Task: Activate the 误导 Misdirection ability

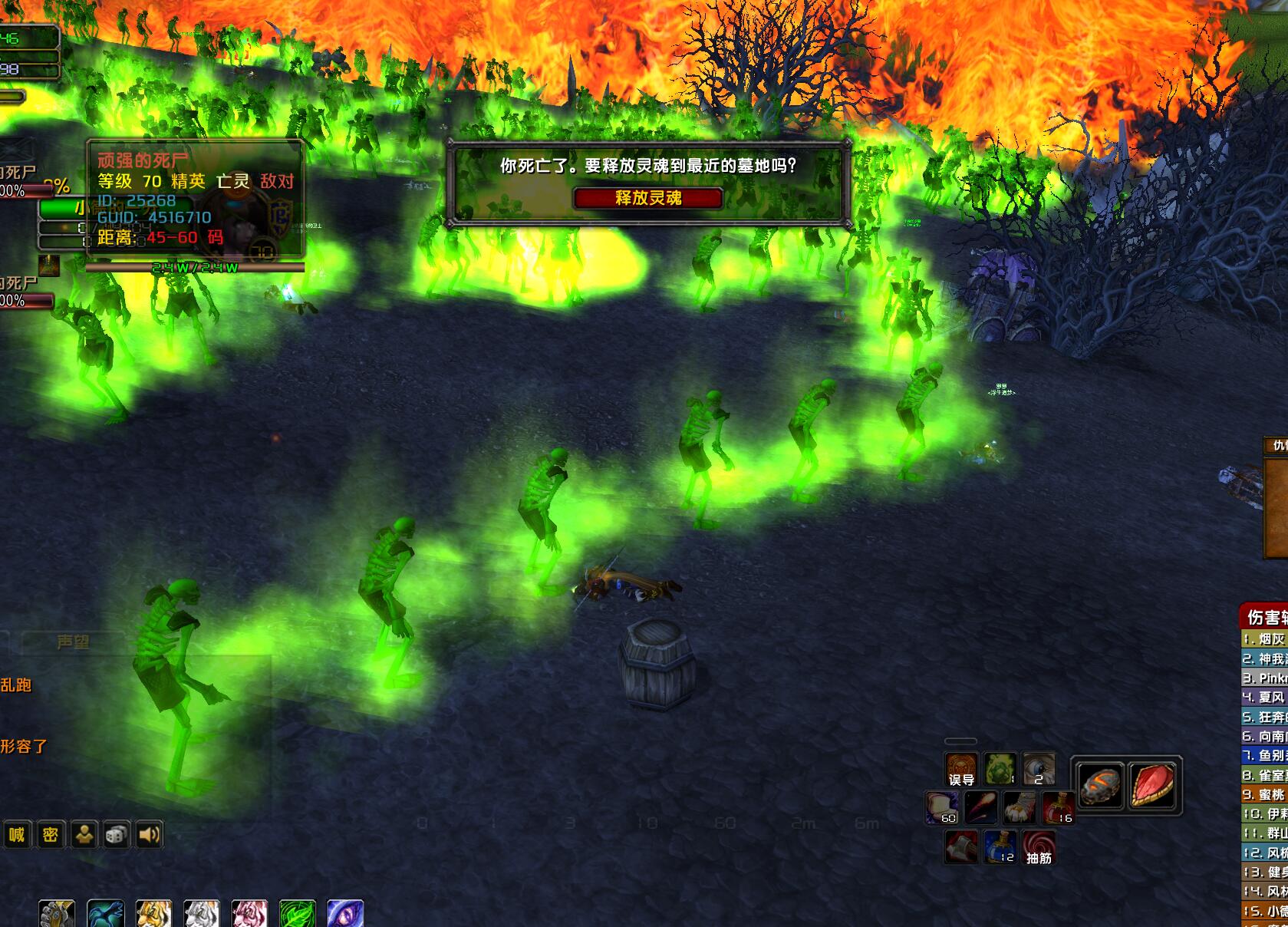Action: 961,769
